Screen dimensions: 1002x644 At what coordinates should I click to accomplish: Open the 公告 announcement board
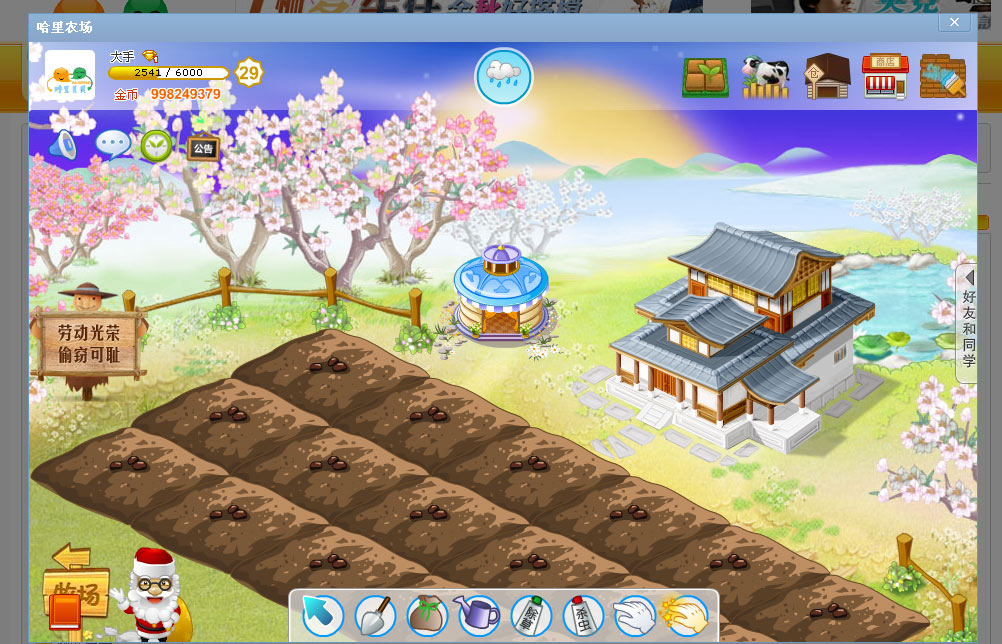203,148
